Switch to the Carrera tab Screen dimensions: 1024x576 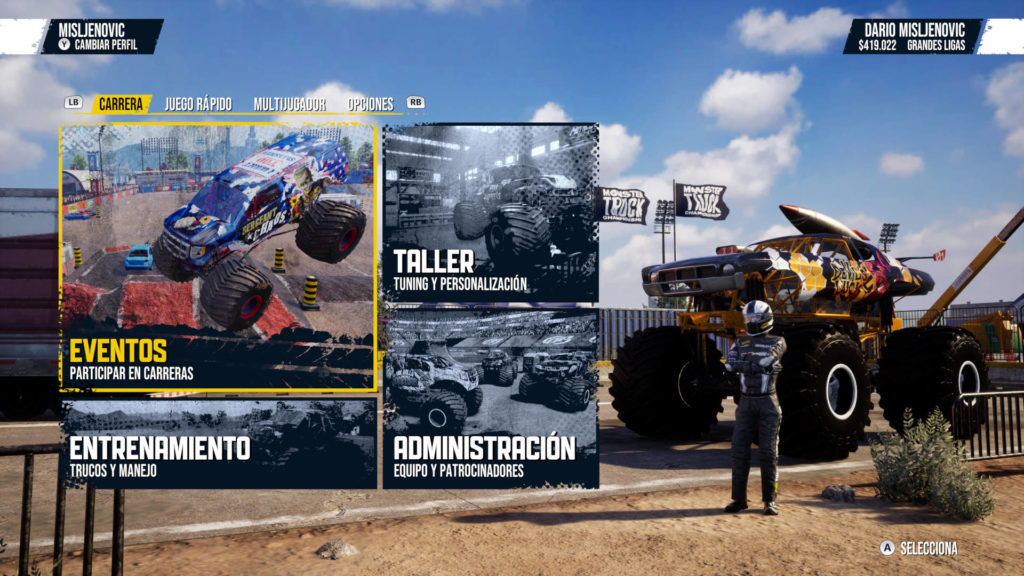121,104
